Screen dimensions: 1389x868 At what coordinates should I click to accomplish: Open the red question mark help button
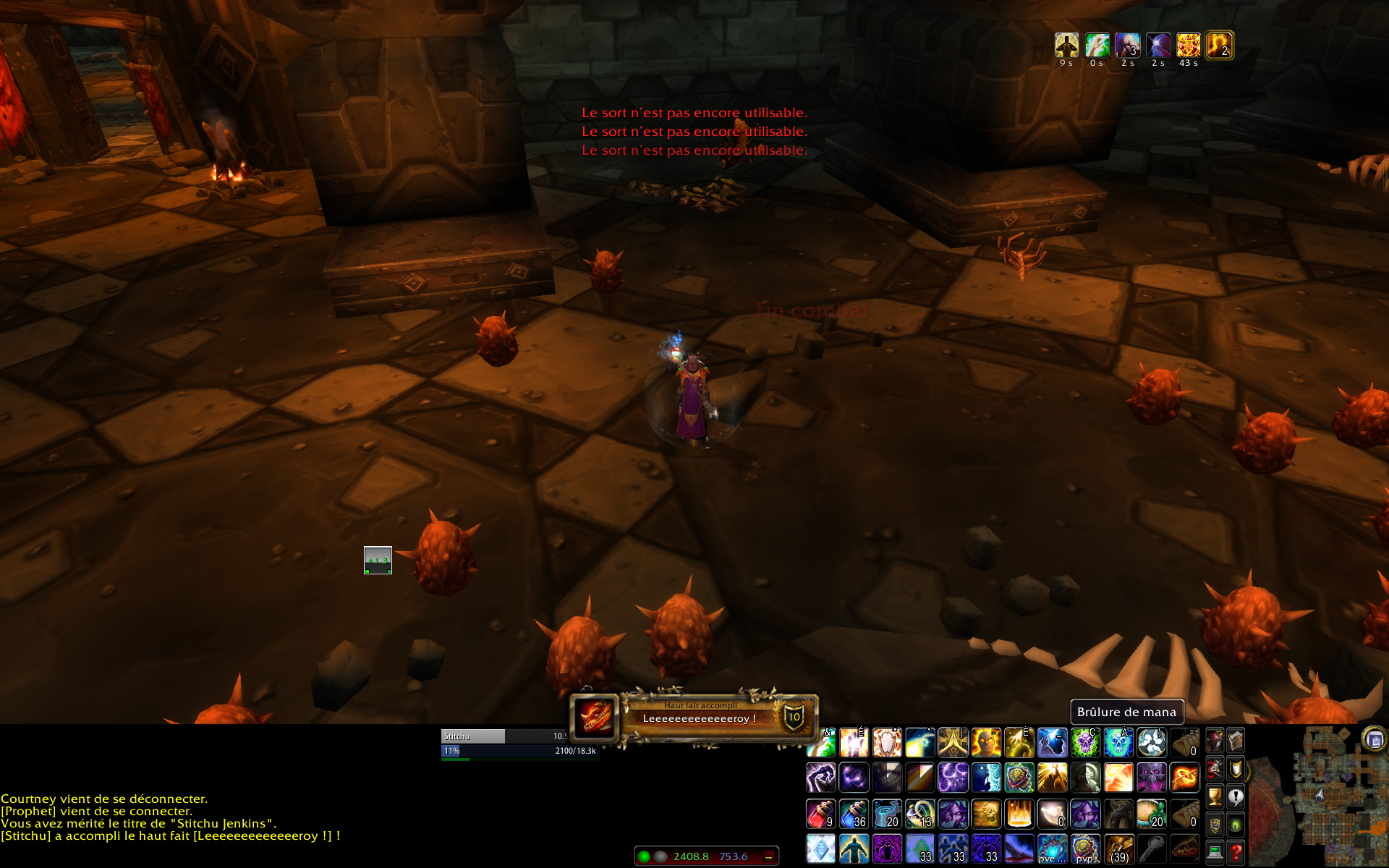(x=1236, y=852)
